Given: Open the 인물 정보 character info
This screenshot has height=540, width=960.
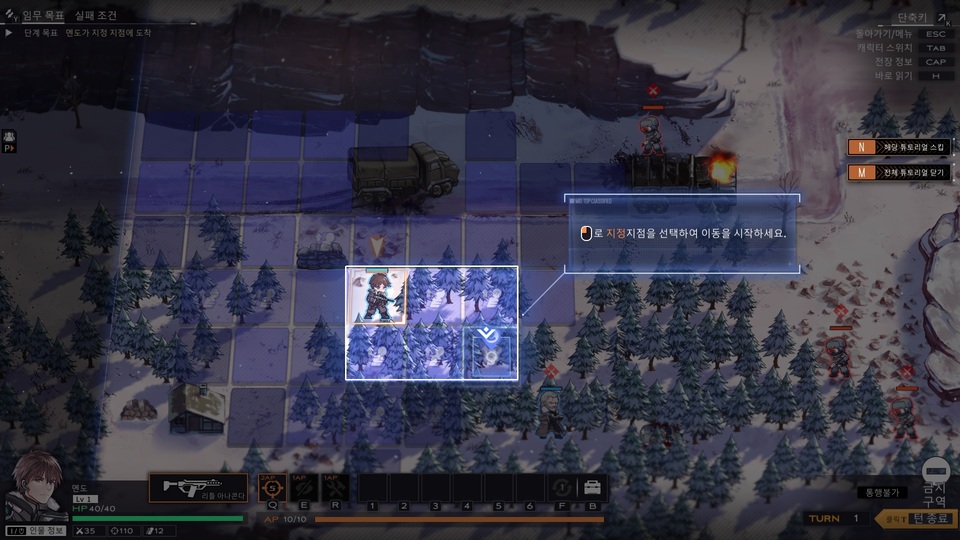Looking at the screenshot, I should coord(36,530).
